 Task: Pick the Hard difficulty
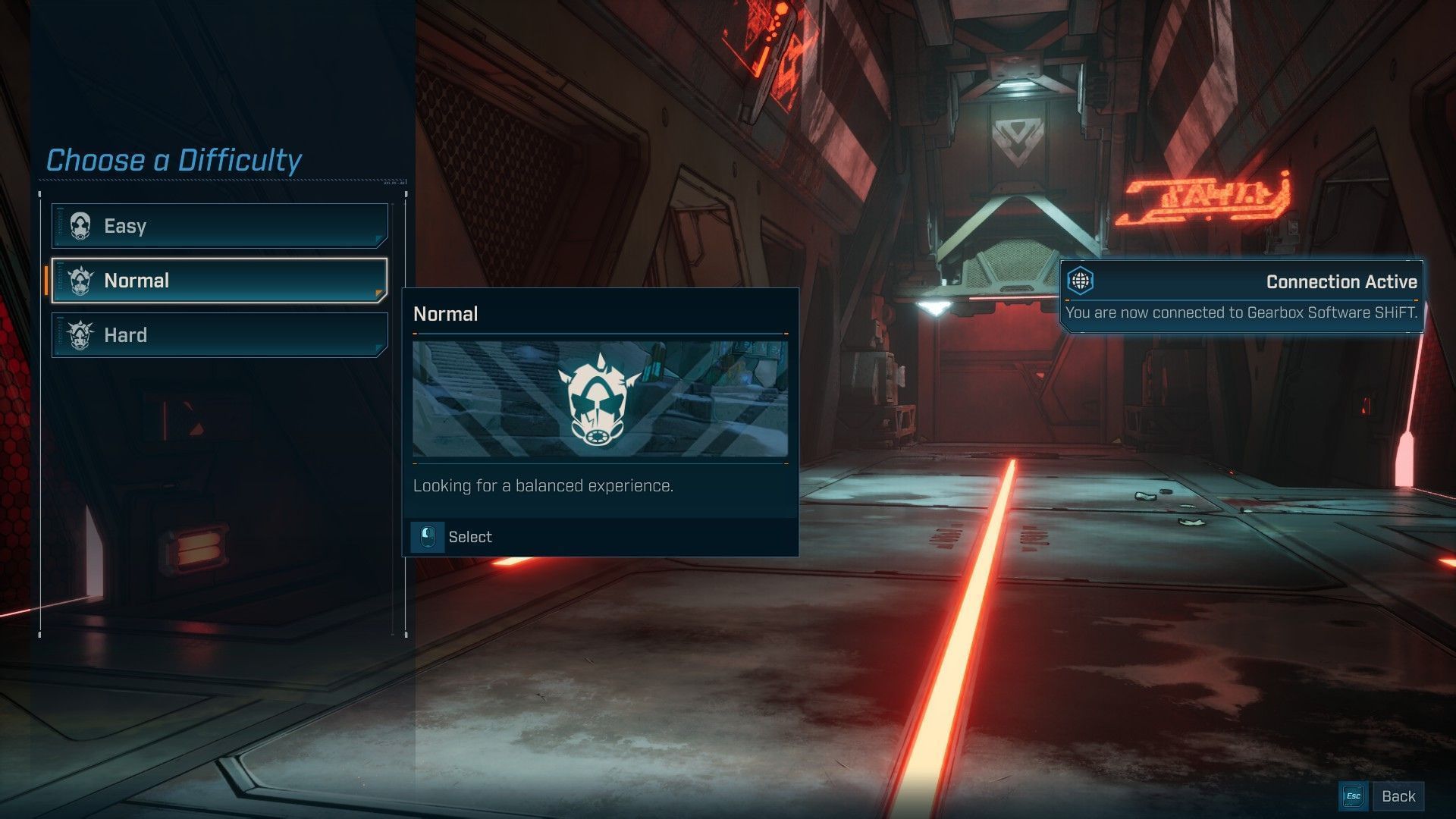click(x=220, y=335)
